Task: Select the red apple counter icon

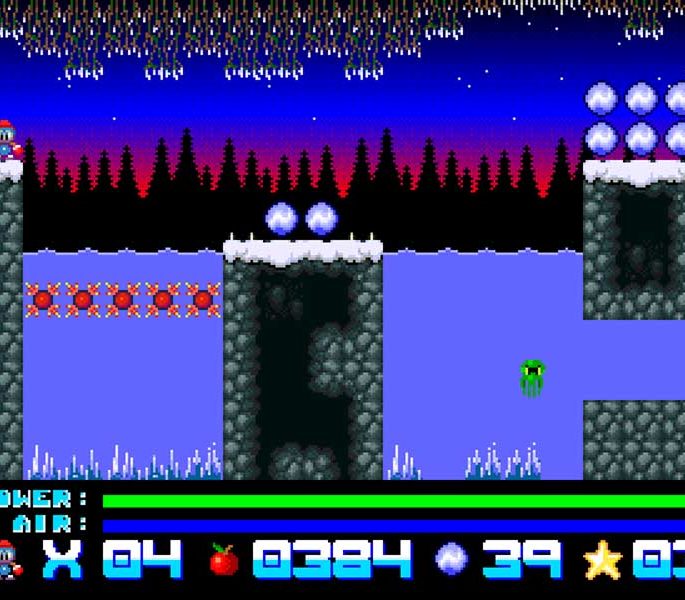Action: (x=224, y=559)
